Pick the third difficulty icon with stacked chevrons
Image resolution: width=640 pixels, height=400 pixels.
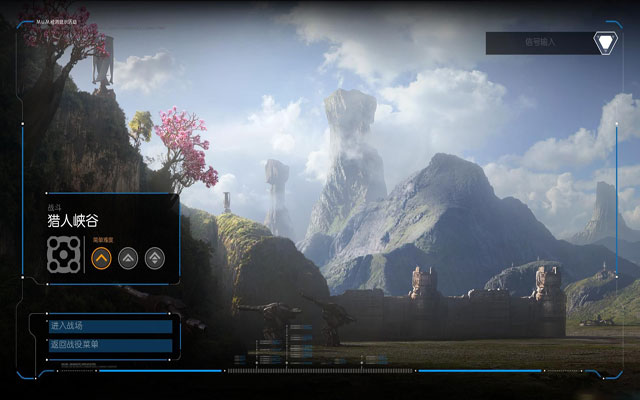coord(154,258)
